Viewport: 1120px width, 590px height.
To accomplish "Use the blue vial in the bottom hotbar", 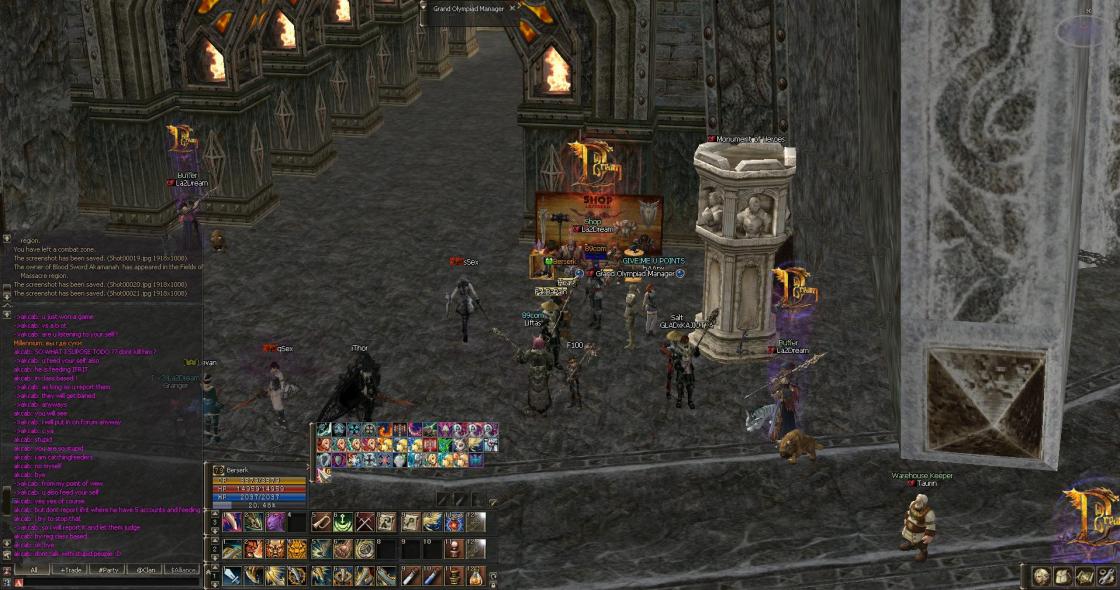I will [x=431, y=576].
